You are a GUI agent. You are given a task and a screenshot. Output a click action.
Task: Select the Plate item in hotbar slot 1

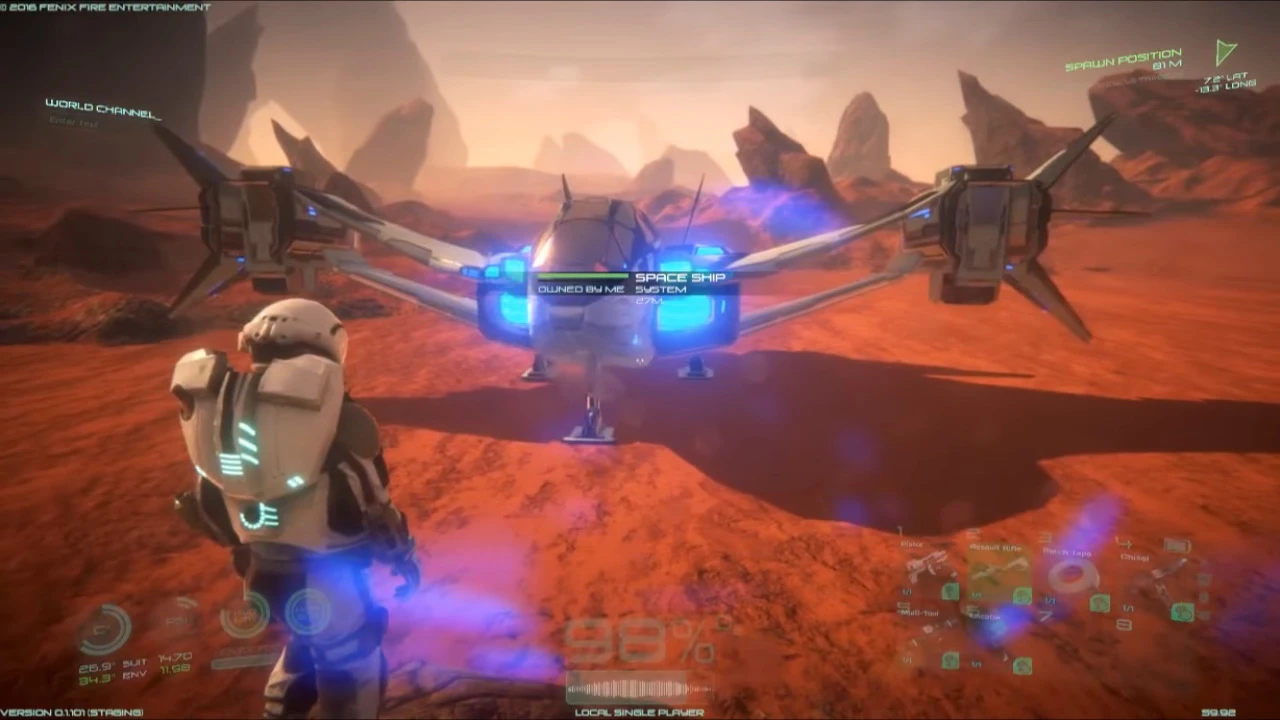pos(924,564)
